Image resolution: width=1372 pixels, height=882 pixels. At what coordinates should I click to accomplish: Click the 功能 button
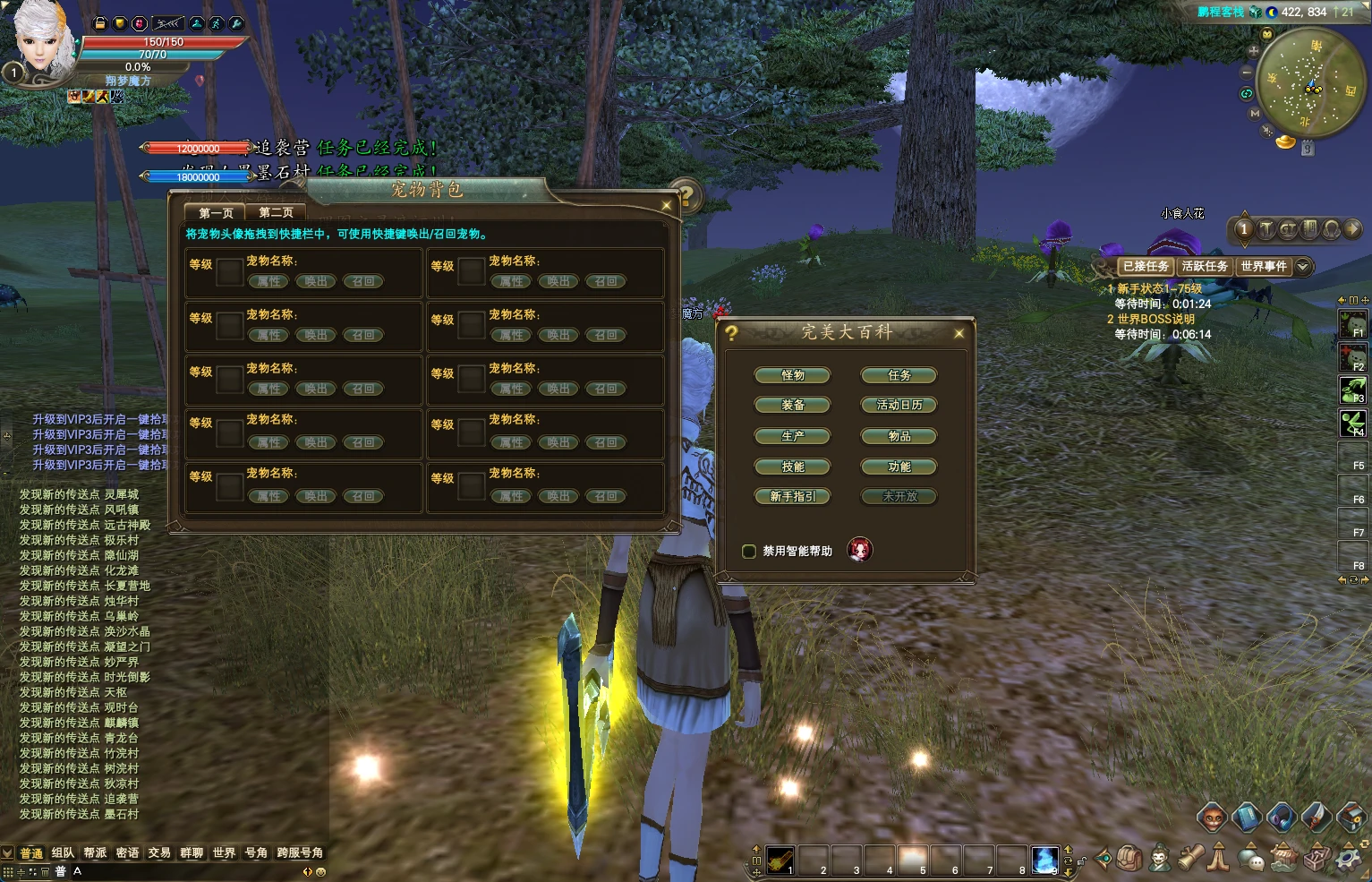pos(899,467)
